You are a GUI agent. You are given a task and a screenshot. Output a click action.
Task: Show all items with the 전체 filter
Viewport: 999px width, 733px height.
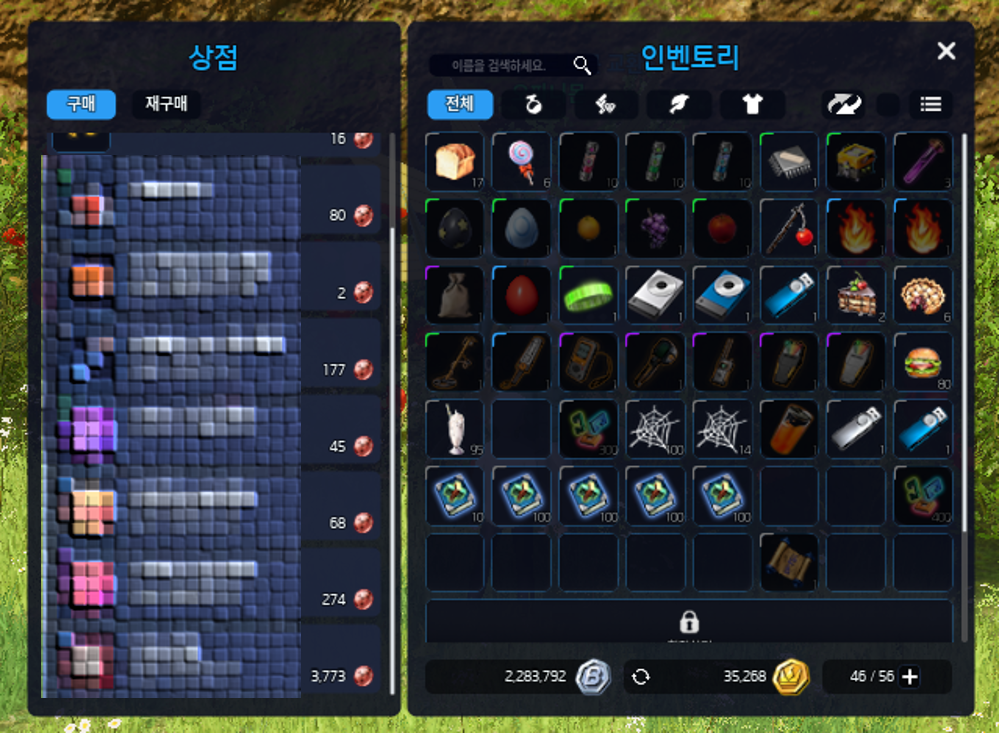pyautogui.click(x=460, y=104)
